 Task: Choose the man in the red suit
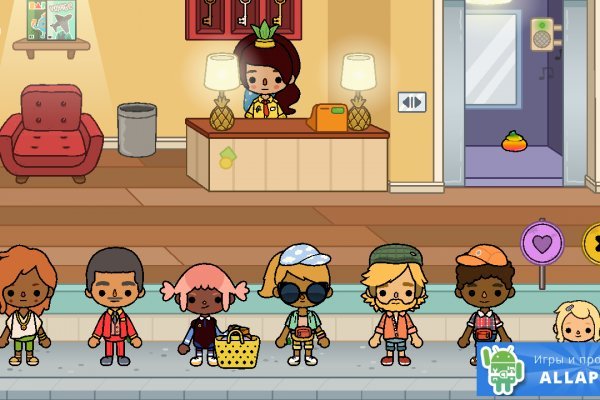(113, 305)
